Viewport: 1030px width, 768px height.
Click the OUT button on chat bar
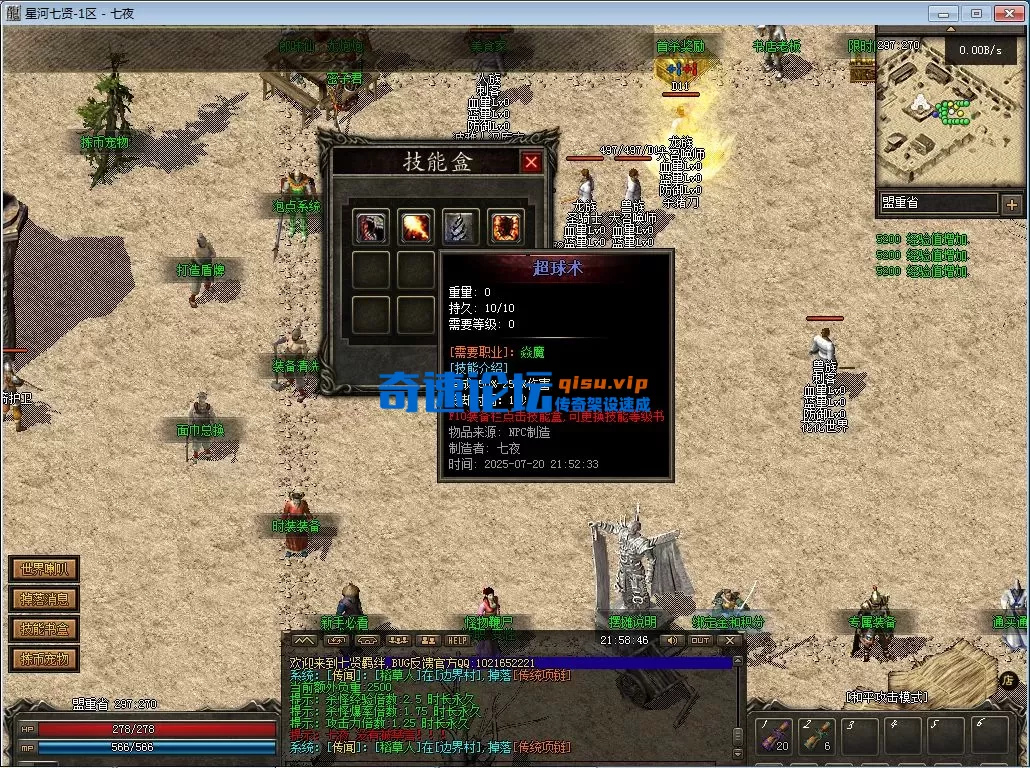pyautogui.click(x=700, y=640)
